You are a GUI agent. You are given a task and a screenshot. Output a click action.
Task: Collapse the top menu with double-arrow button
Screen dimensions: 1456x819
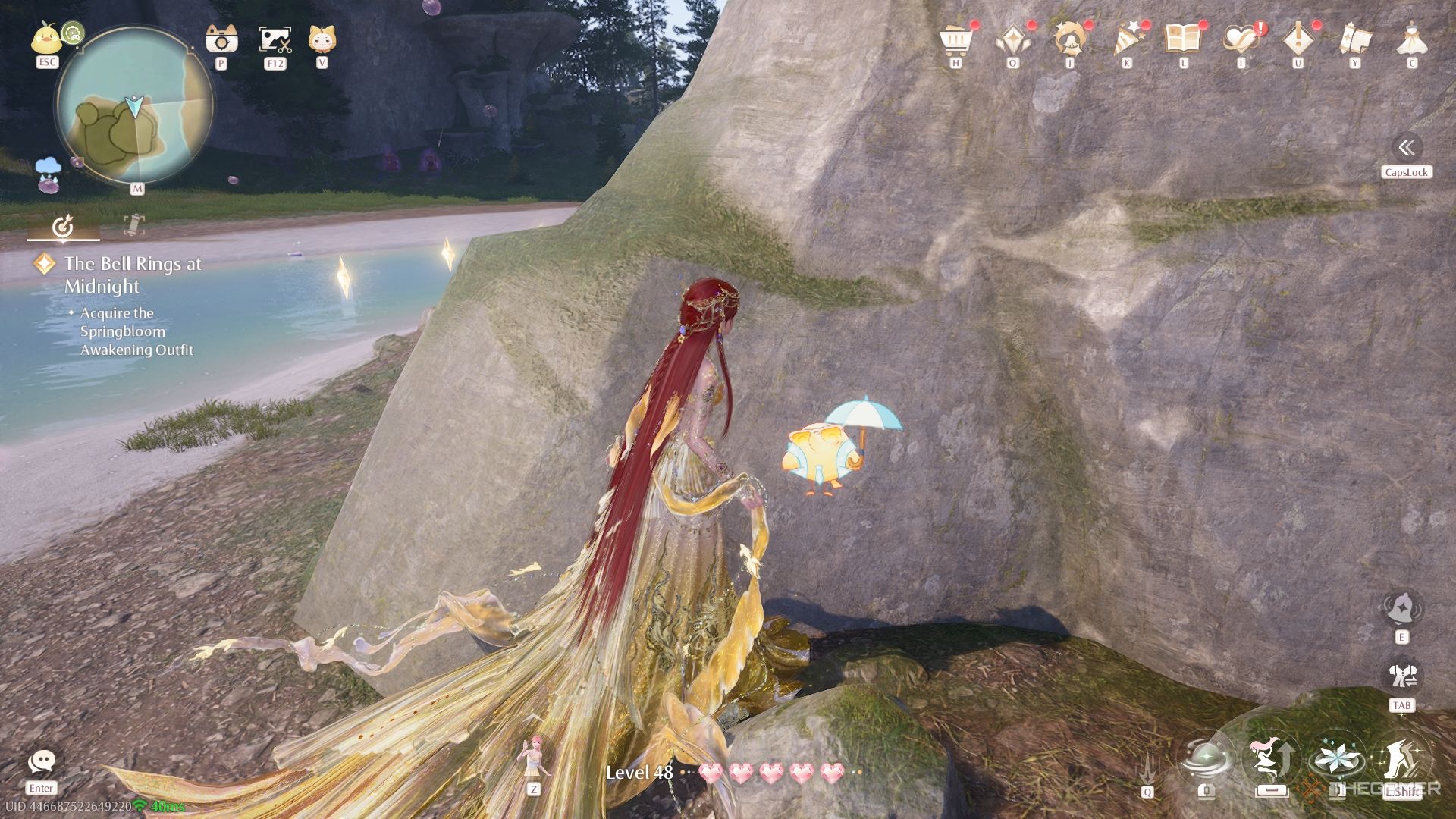click(1406, 147)
